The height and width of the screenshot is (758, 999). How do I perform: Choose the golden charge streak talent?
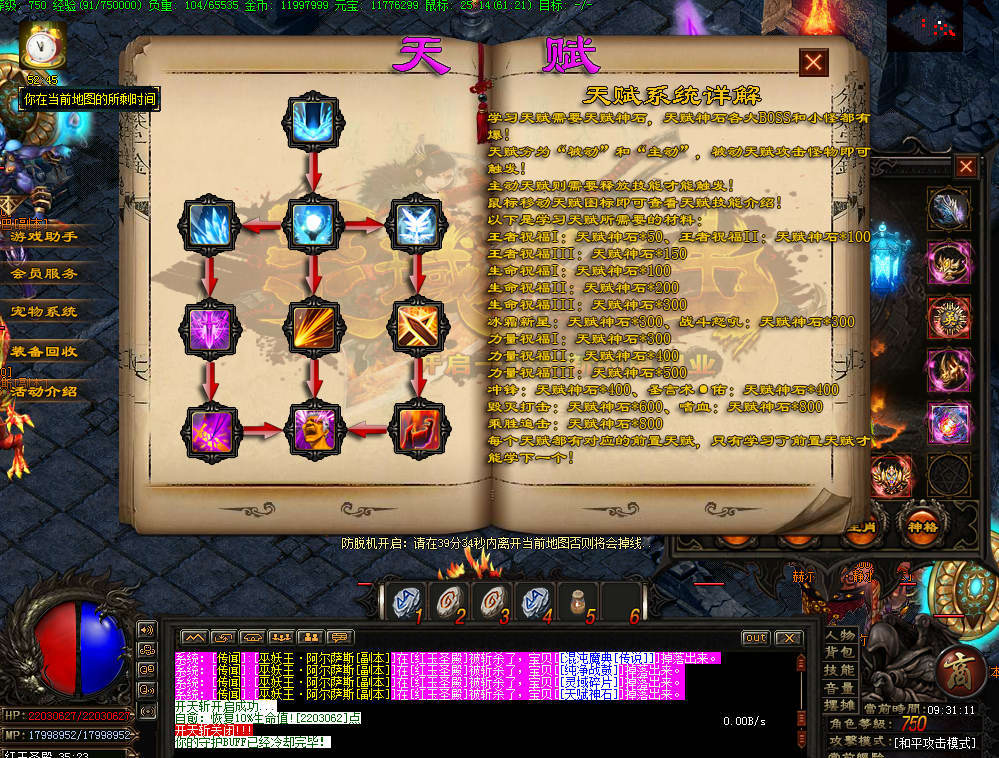(x=315, y=327)
